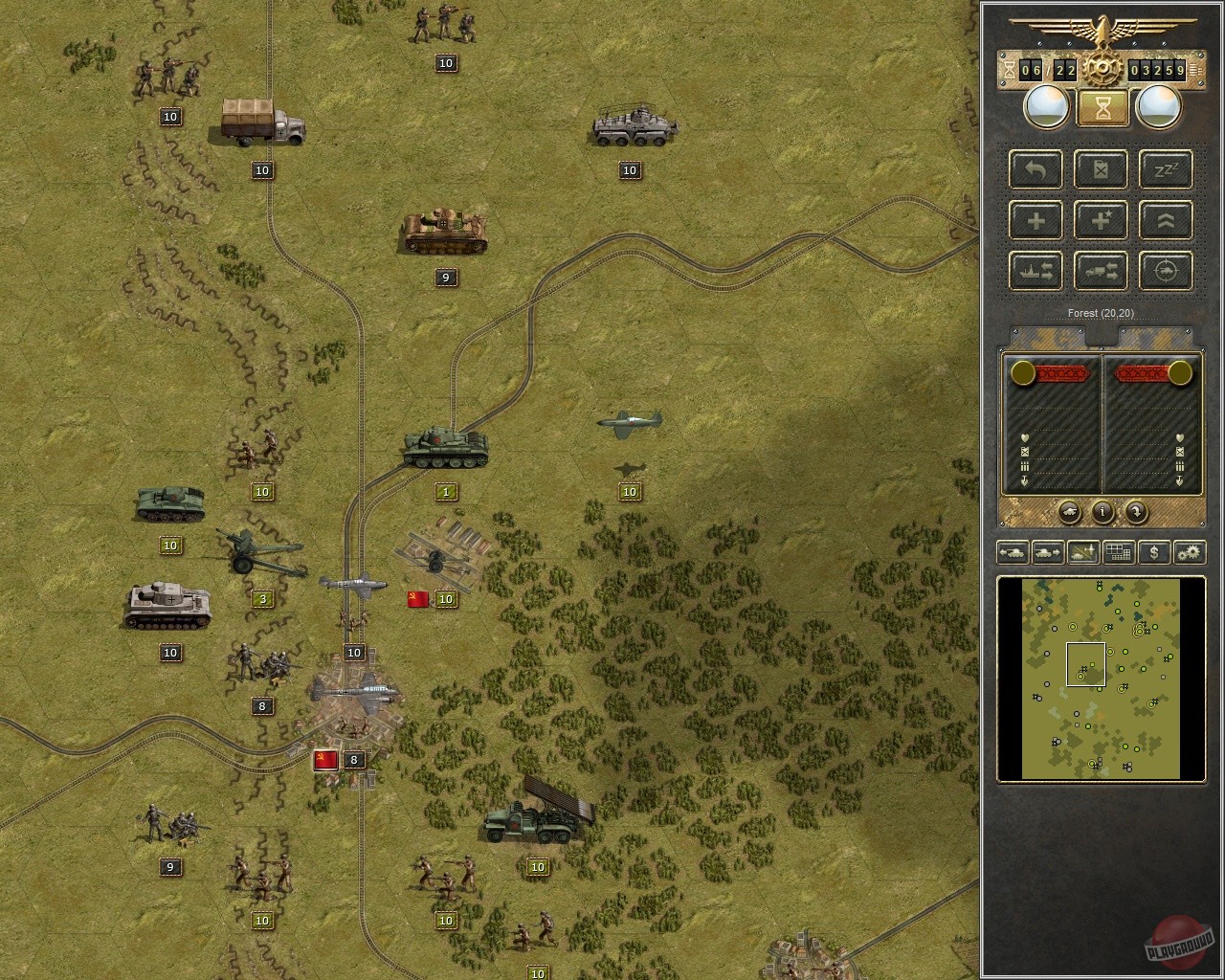Open unit details with the i button
1225x980 pixels.
(x=1102, y=514)
